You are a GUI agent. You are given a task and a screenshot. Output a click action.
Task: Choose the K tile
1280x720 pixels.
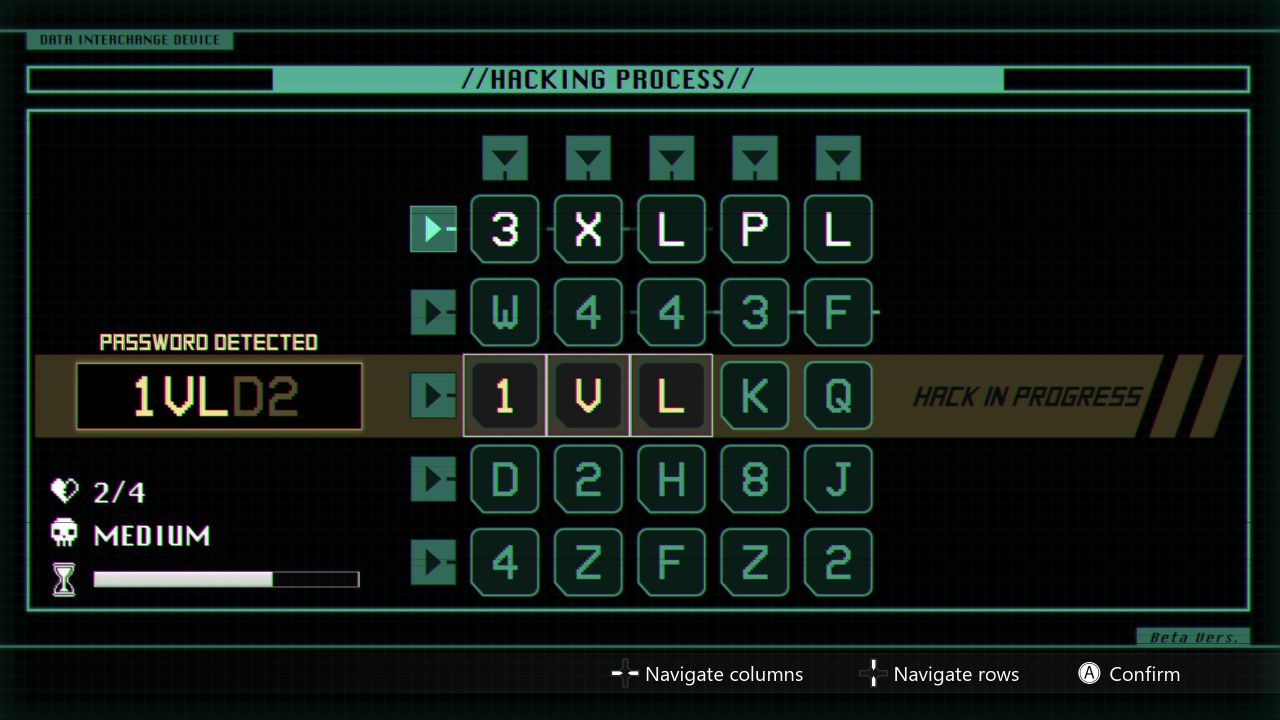(x=755, y=396)
